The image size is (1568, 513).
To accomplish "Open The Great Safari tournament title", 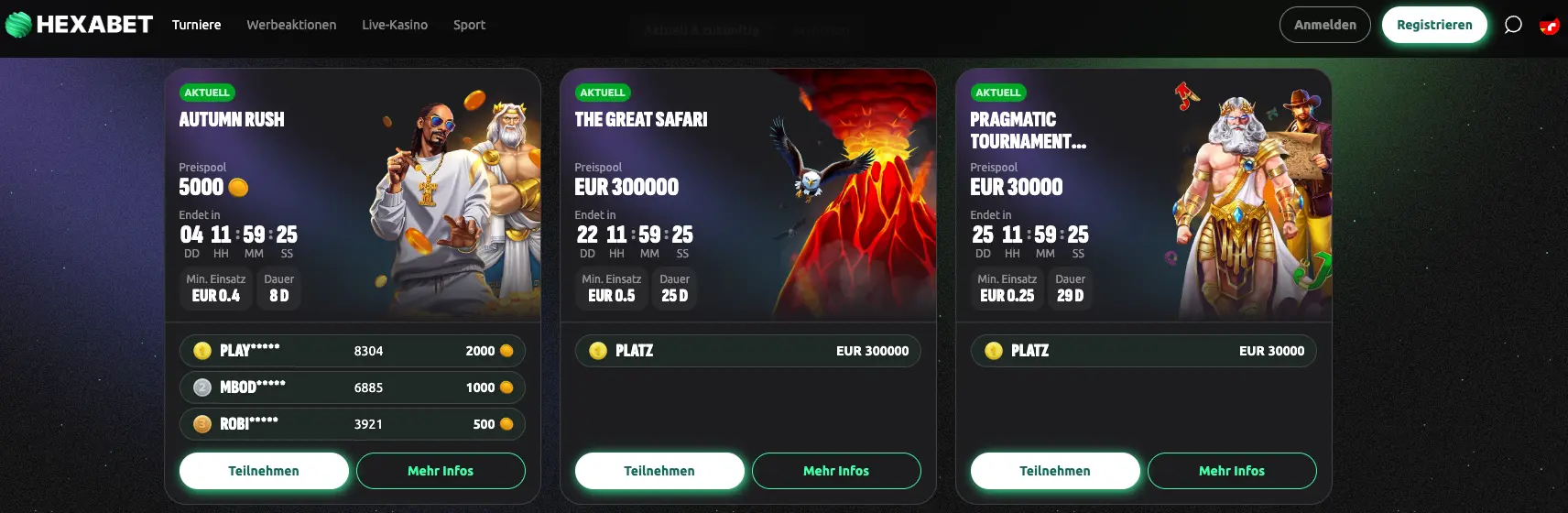I will [641, 120].
